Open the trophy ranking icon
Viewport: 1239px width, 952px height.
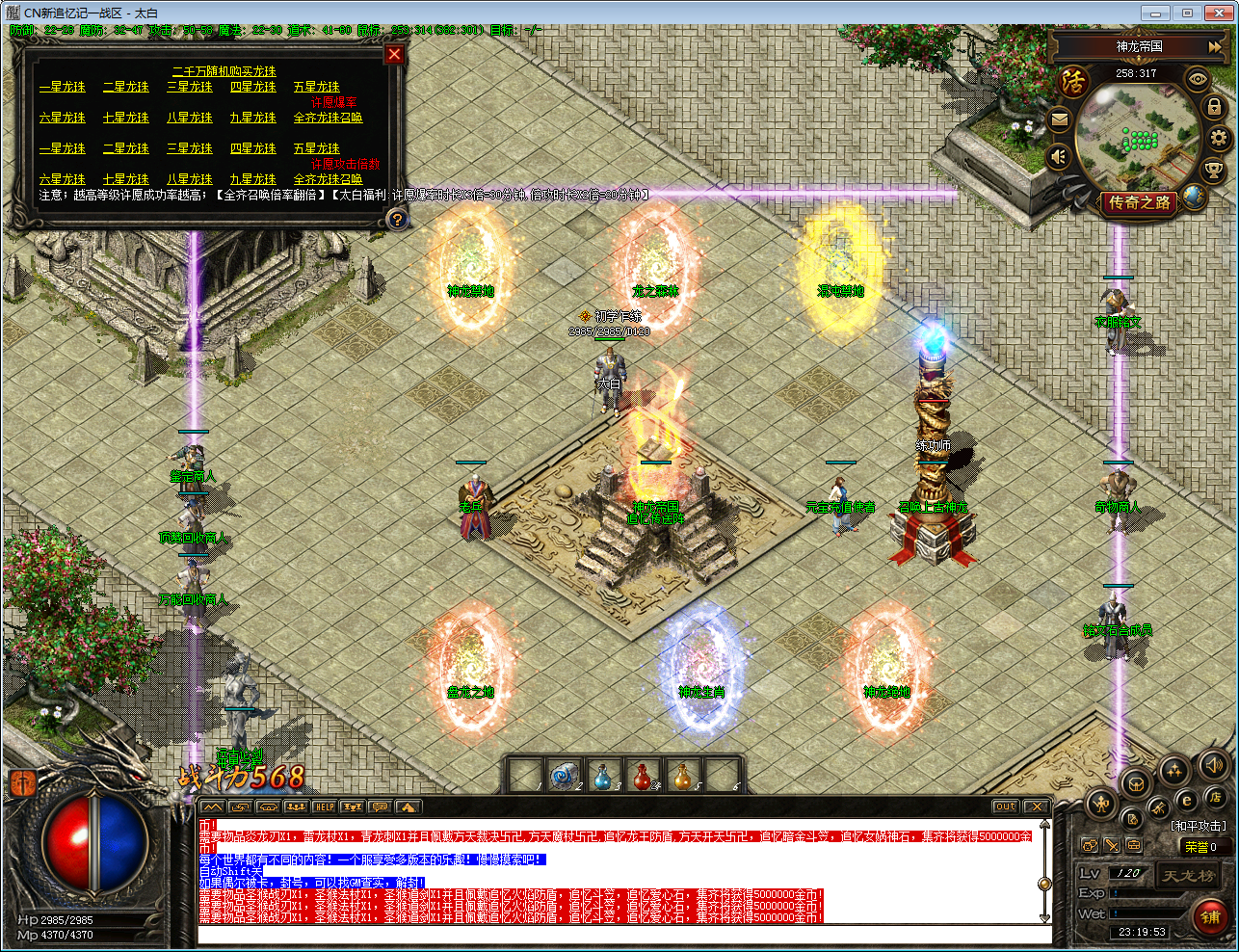tap(1213, 168)
